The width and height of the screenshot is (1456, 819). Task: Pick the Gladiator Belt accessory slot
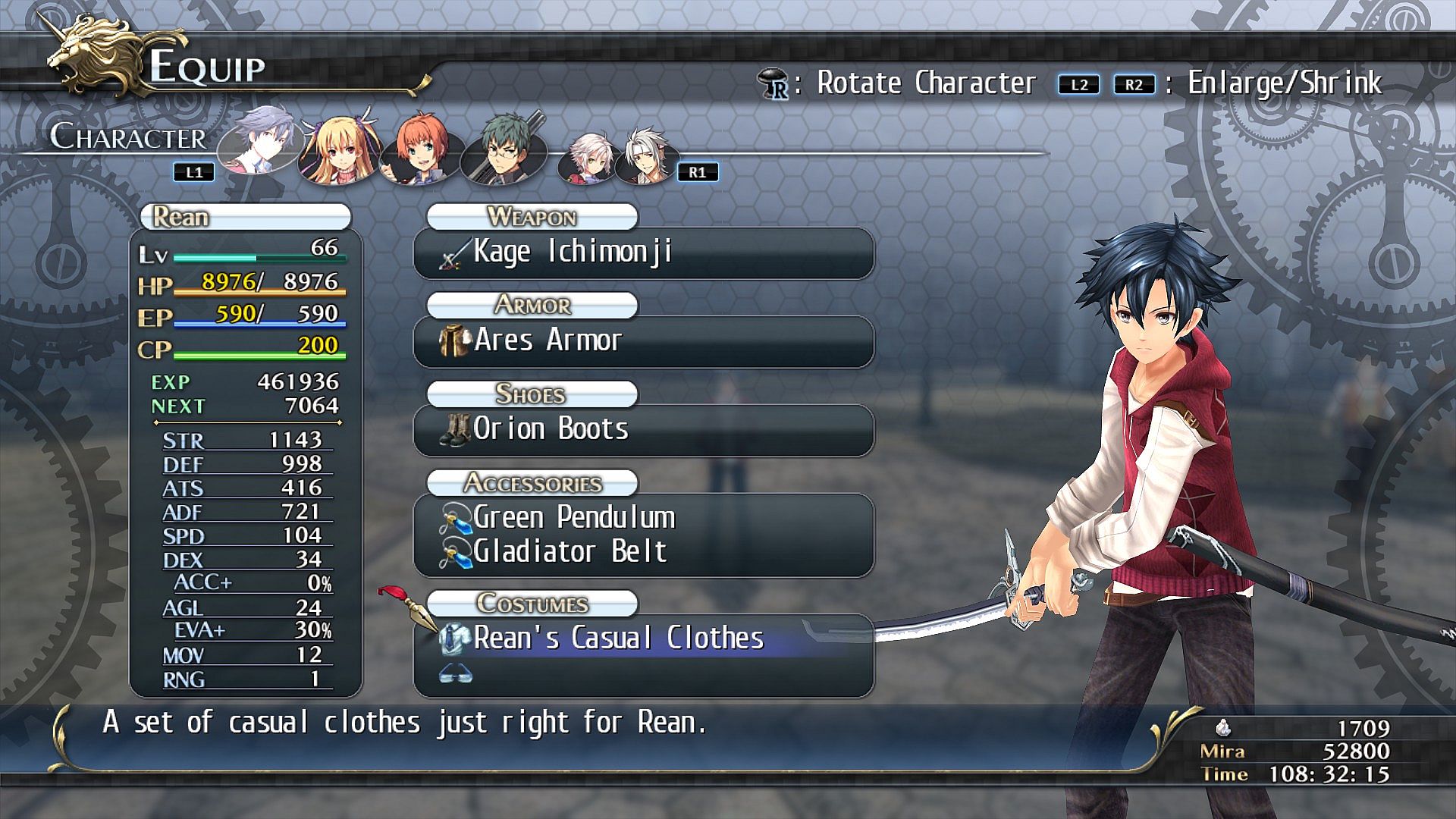click(x=643, y=552)
